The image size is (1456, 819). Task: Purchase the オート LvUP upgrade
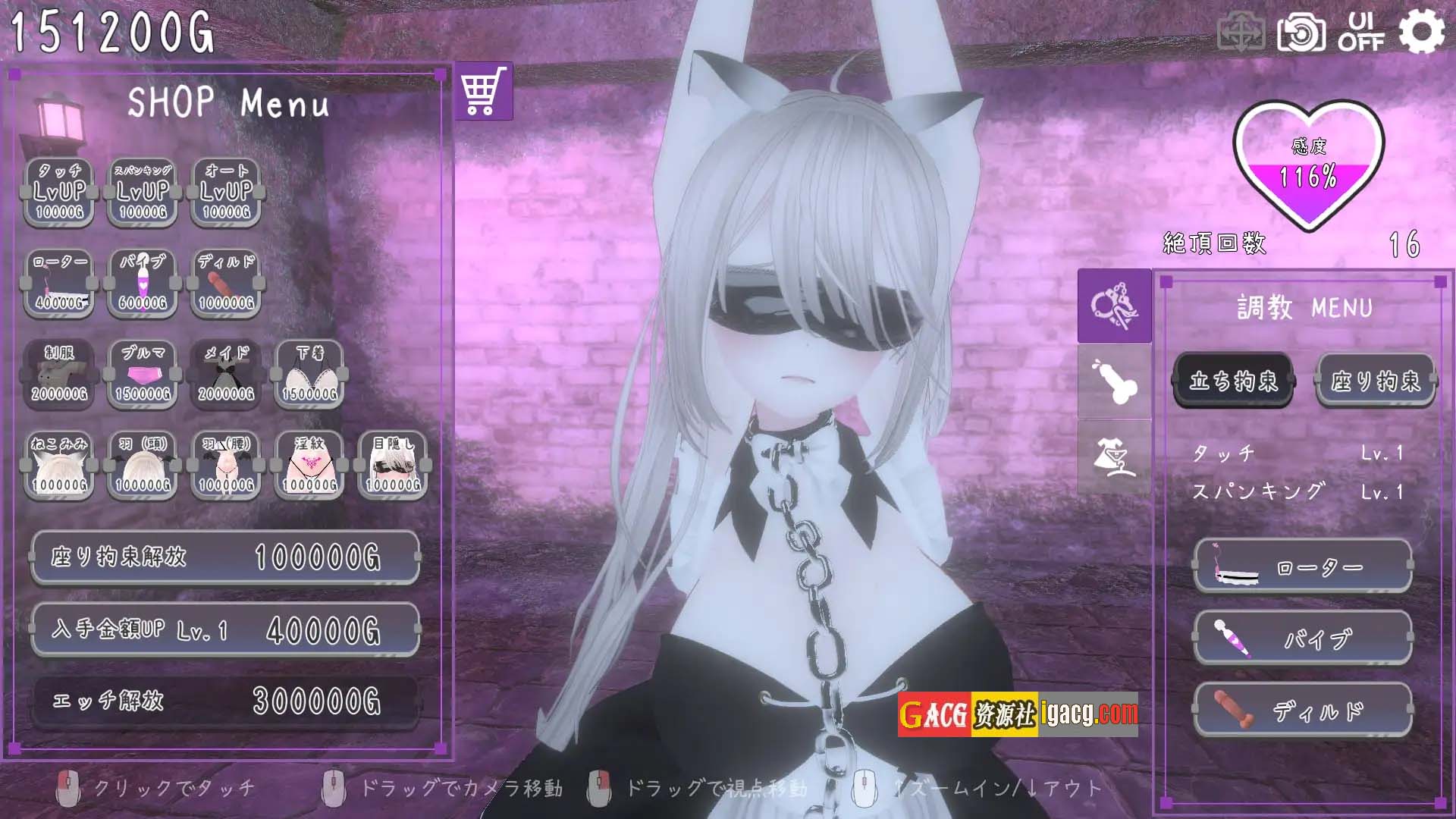(226, 193)
